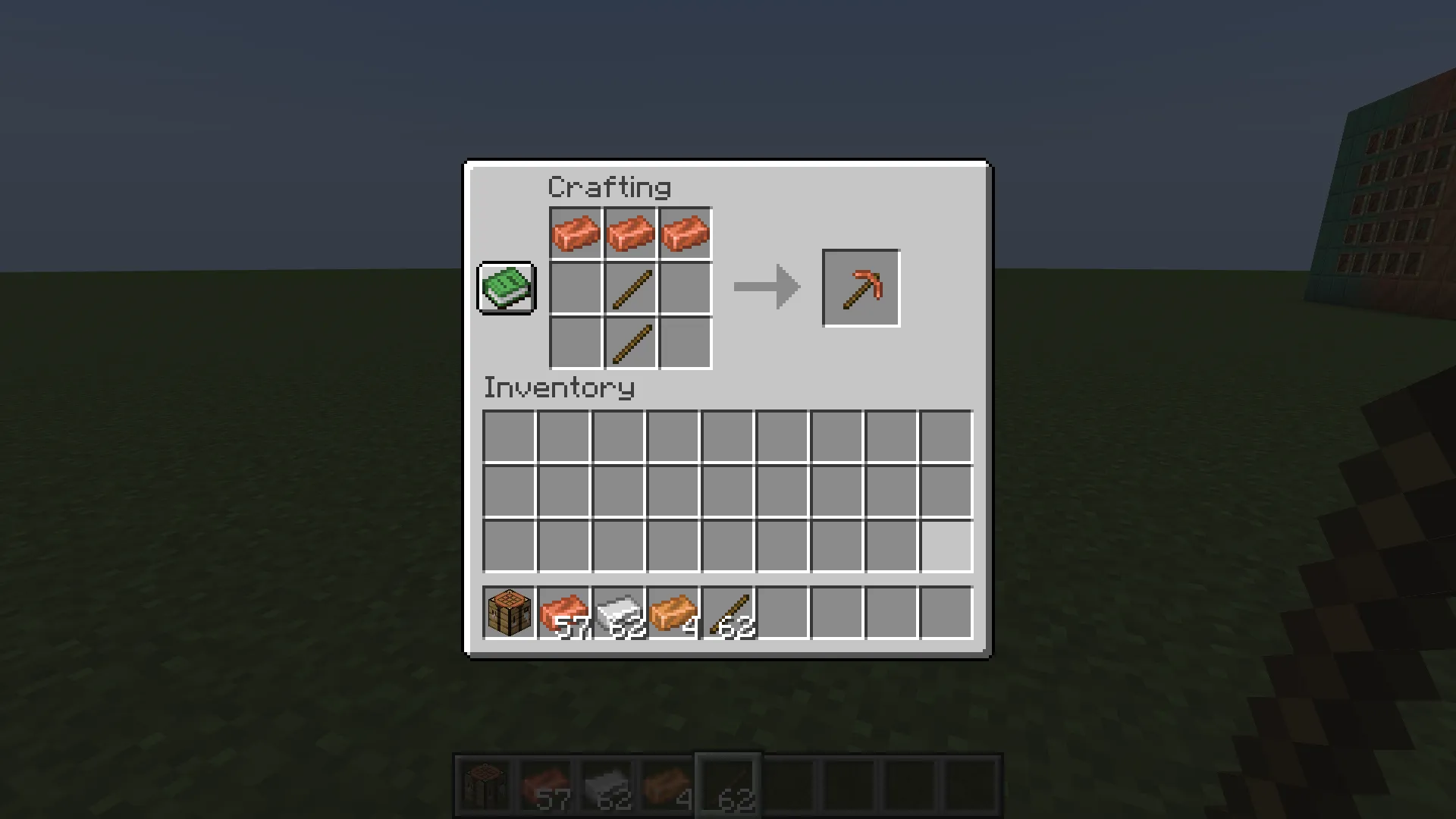This screenshot has height=819, width=1456.
Task: Select the raw copper stack of 4
Action: (x=671, y=613)
